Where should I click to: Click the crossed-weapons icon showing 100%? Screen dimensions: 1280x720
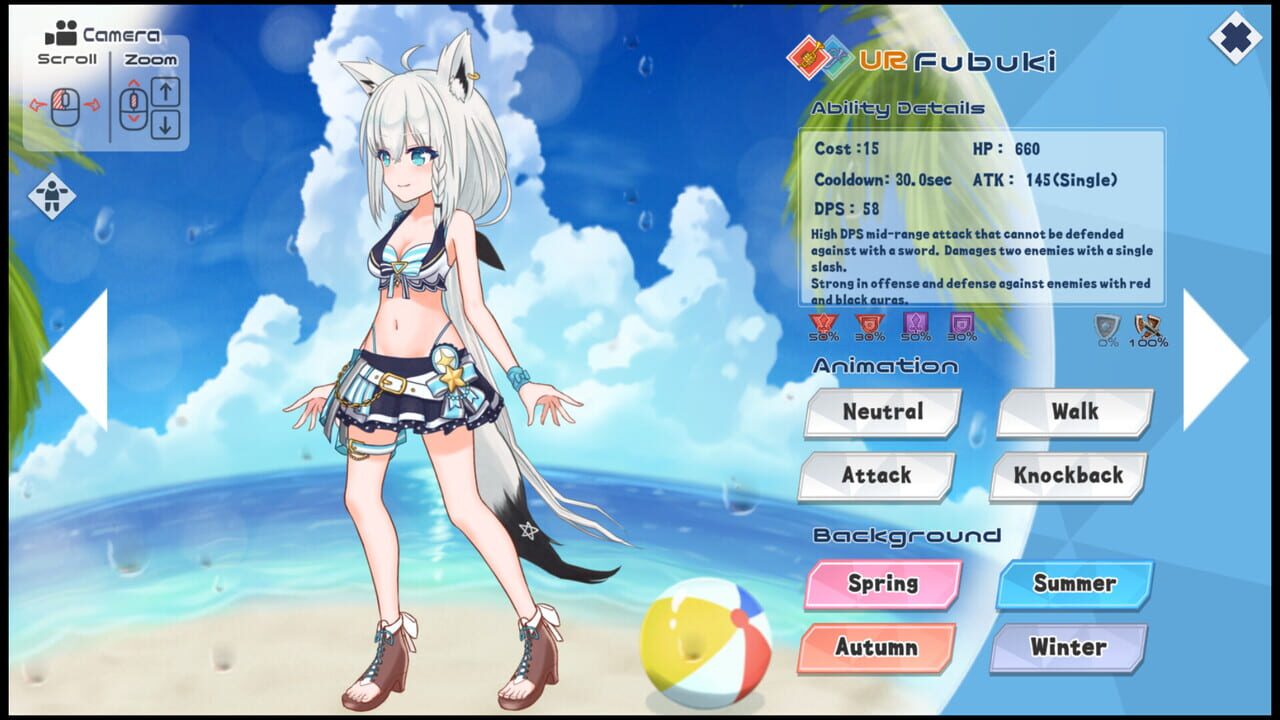point(1147,325)
